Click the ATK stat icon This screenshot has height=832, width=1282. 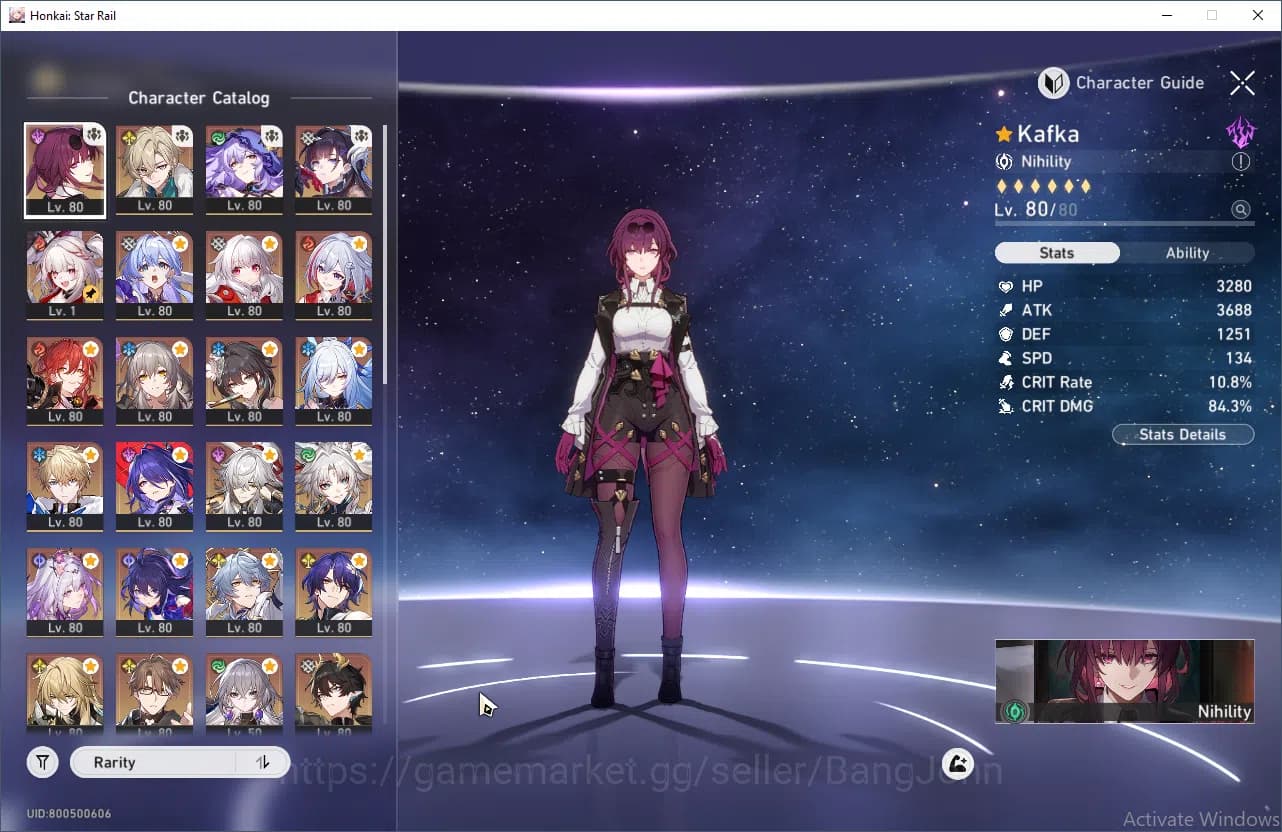pos(1003,310)
